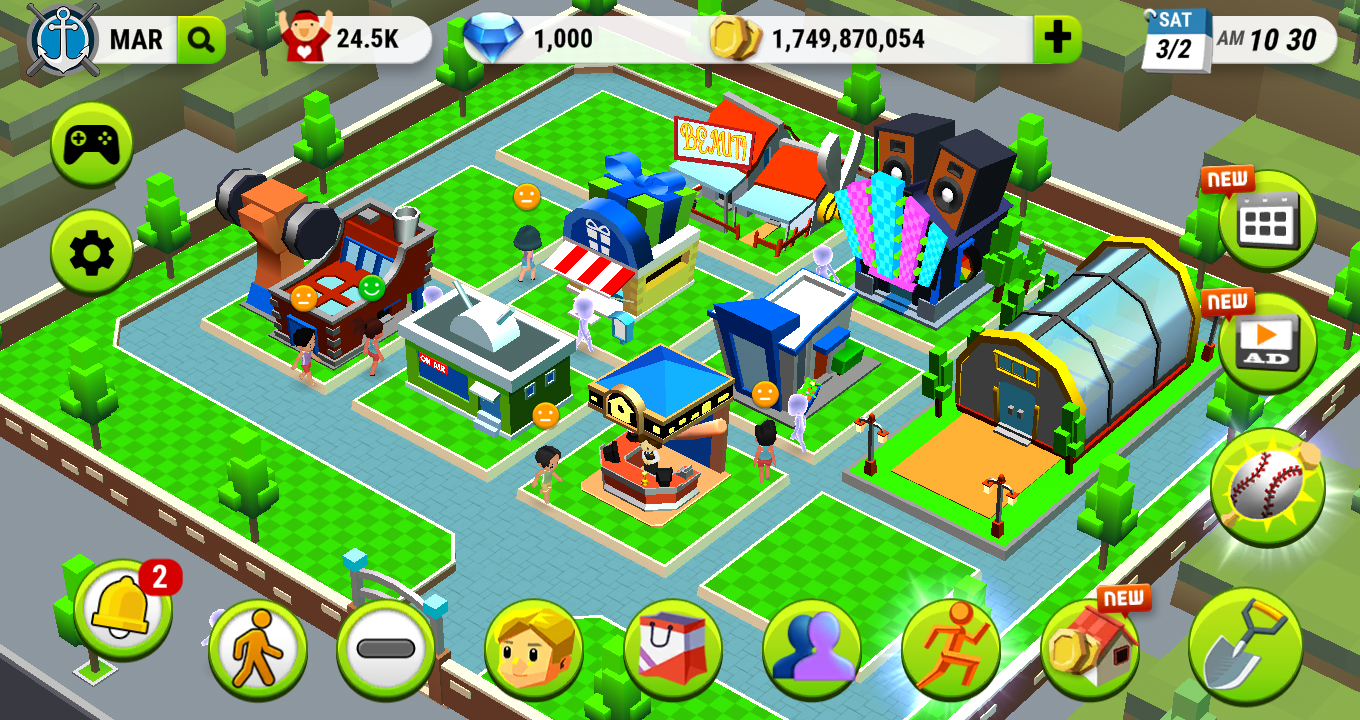
Task: Open the shopping bag store
Action: click(x=673, y=650)
